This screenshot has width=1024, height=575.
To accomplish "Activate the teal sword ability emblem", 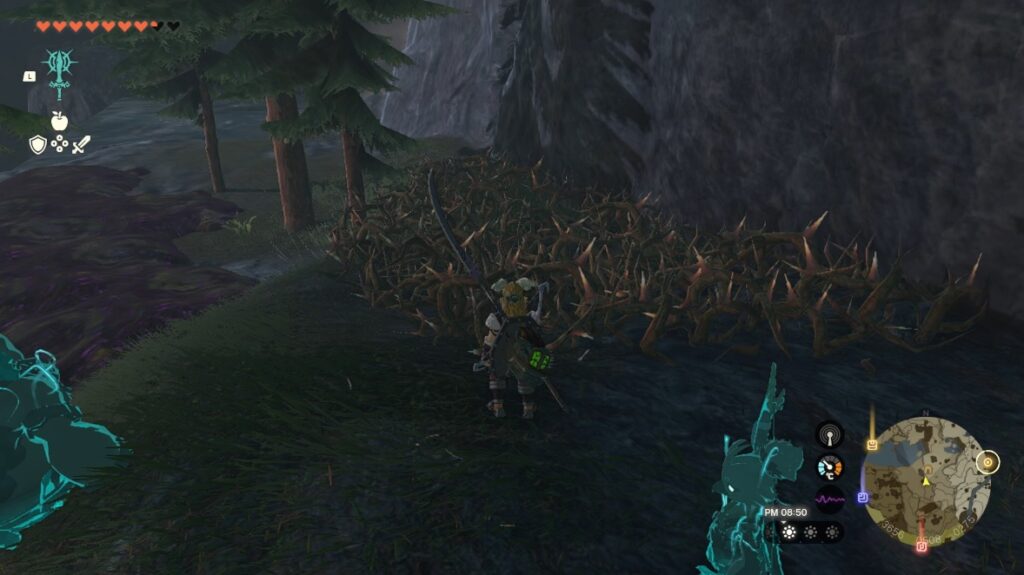I will (x=59, y=70).
